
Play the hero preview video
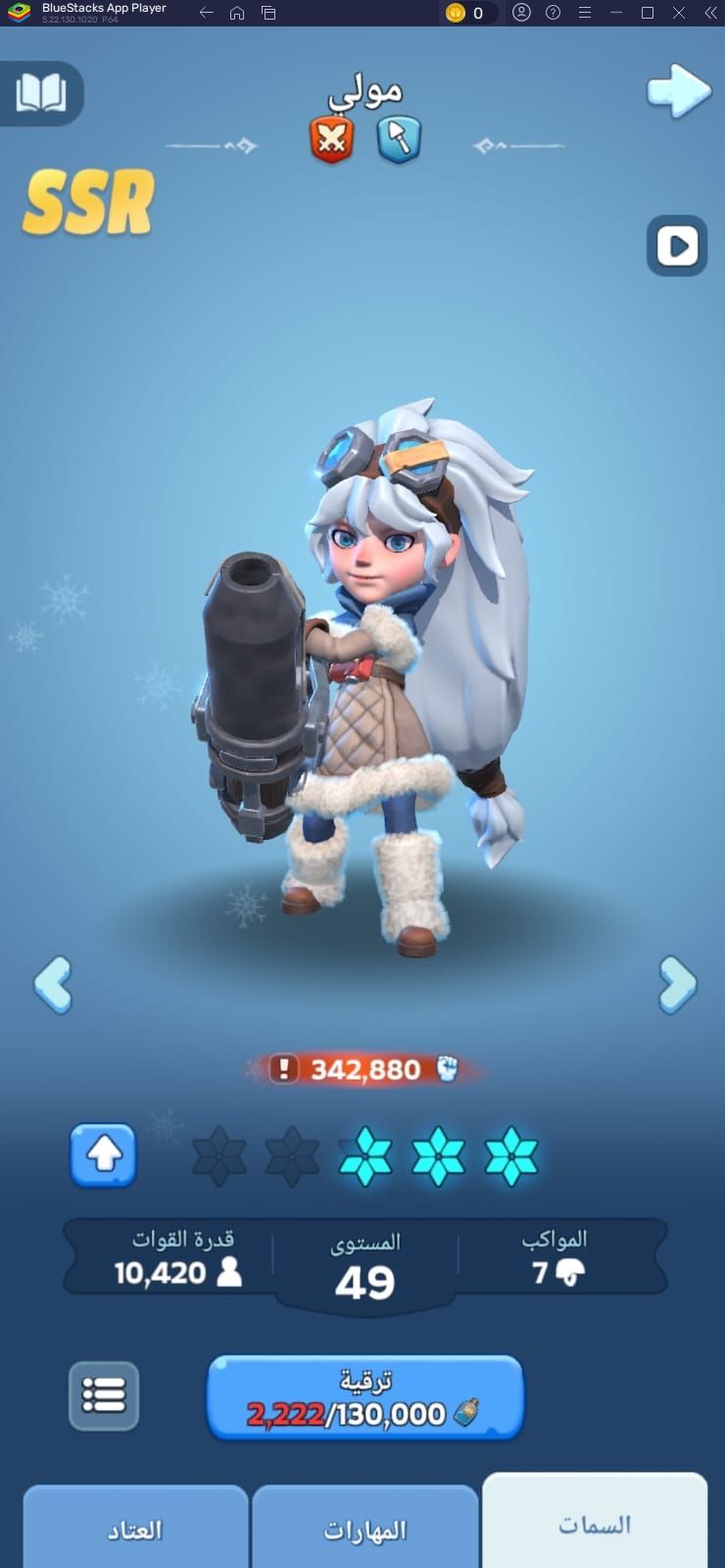click(677, 245)
